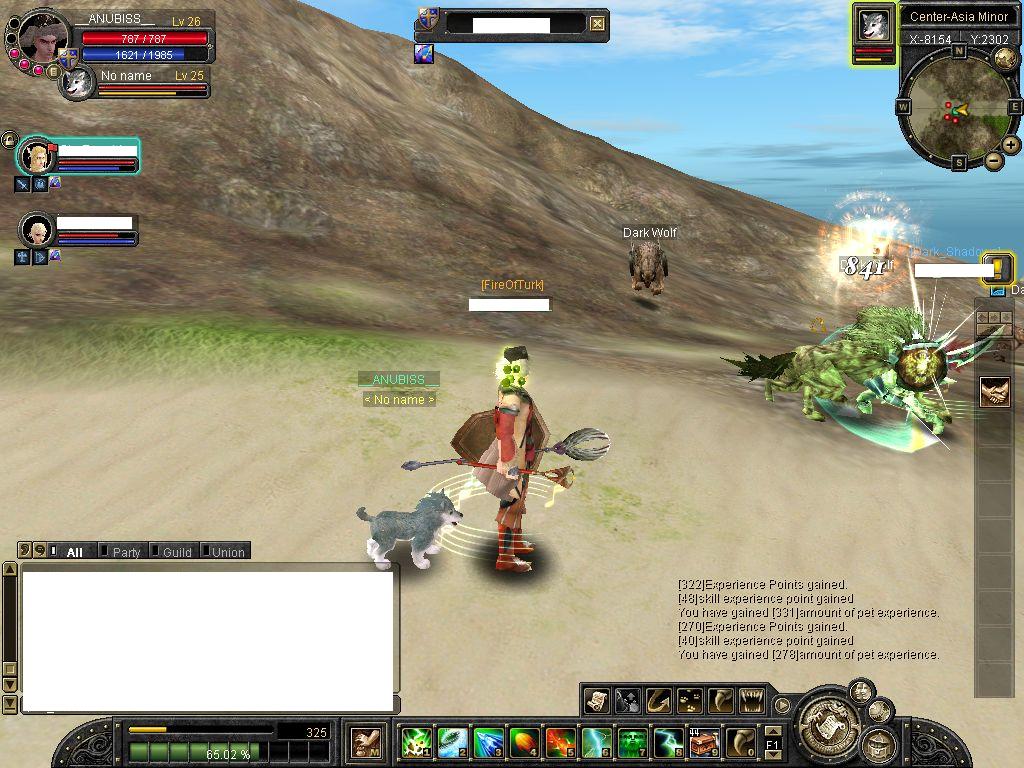This screenshot has height=768, width=1024.
Task: Open the world map globe button
Action: [x=1005, y=57]
